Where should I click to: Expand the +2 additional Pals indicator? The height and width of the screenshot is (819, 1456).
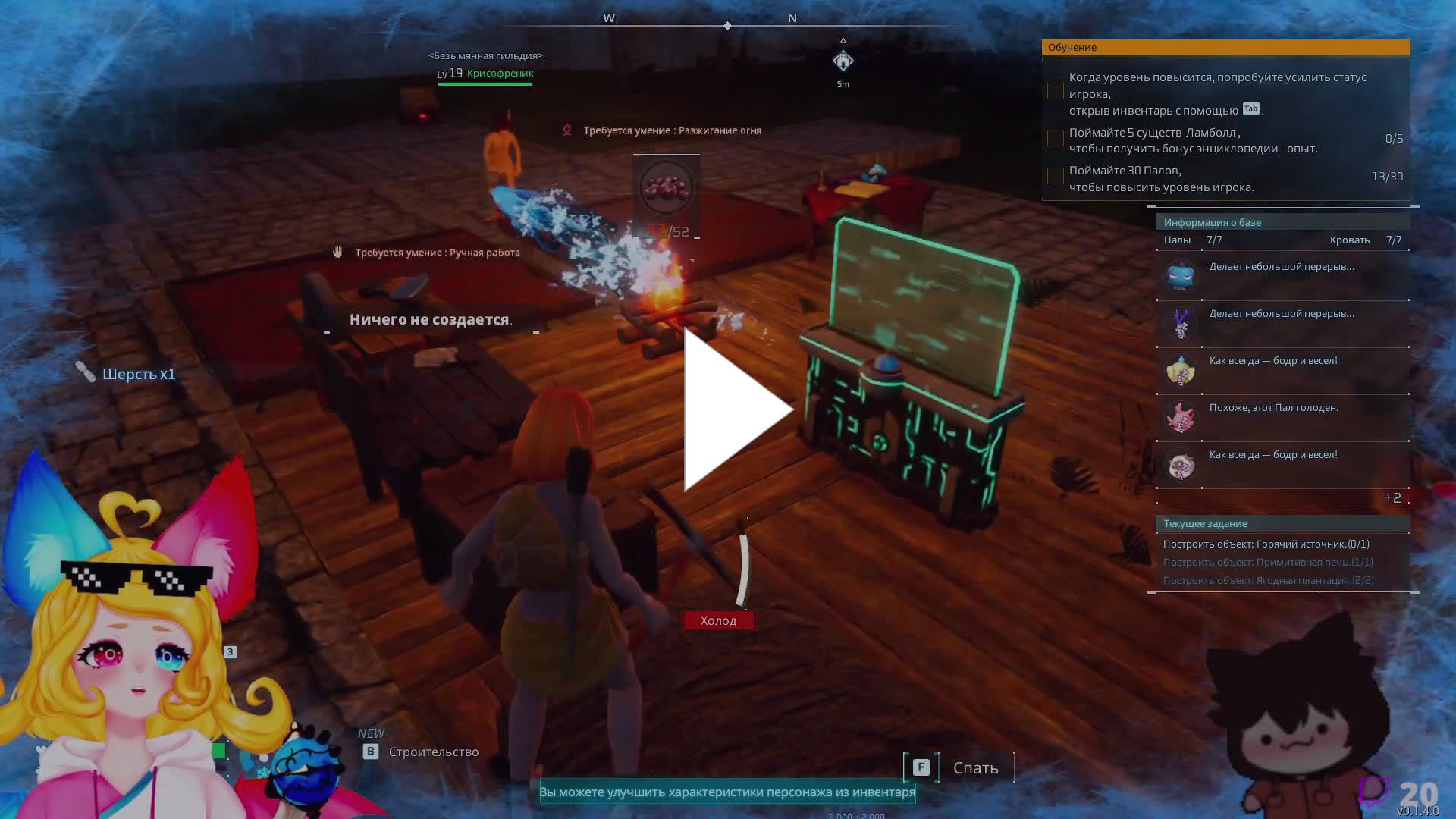pos(1392,497)
